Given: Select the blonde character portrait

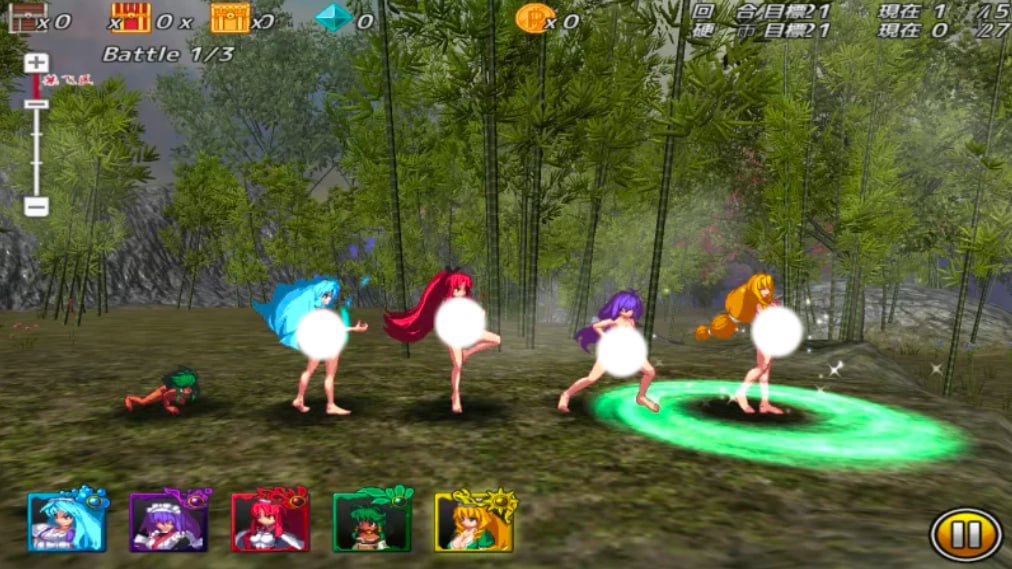Looking at the screenshot, I should (473, 521).
